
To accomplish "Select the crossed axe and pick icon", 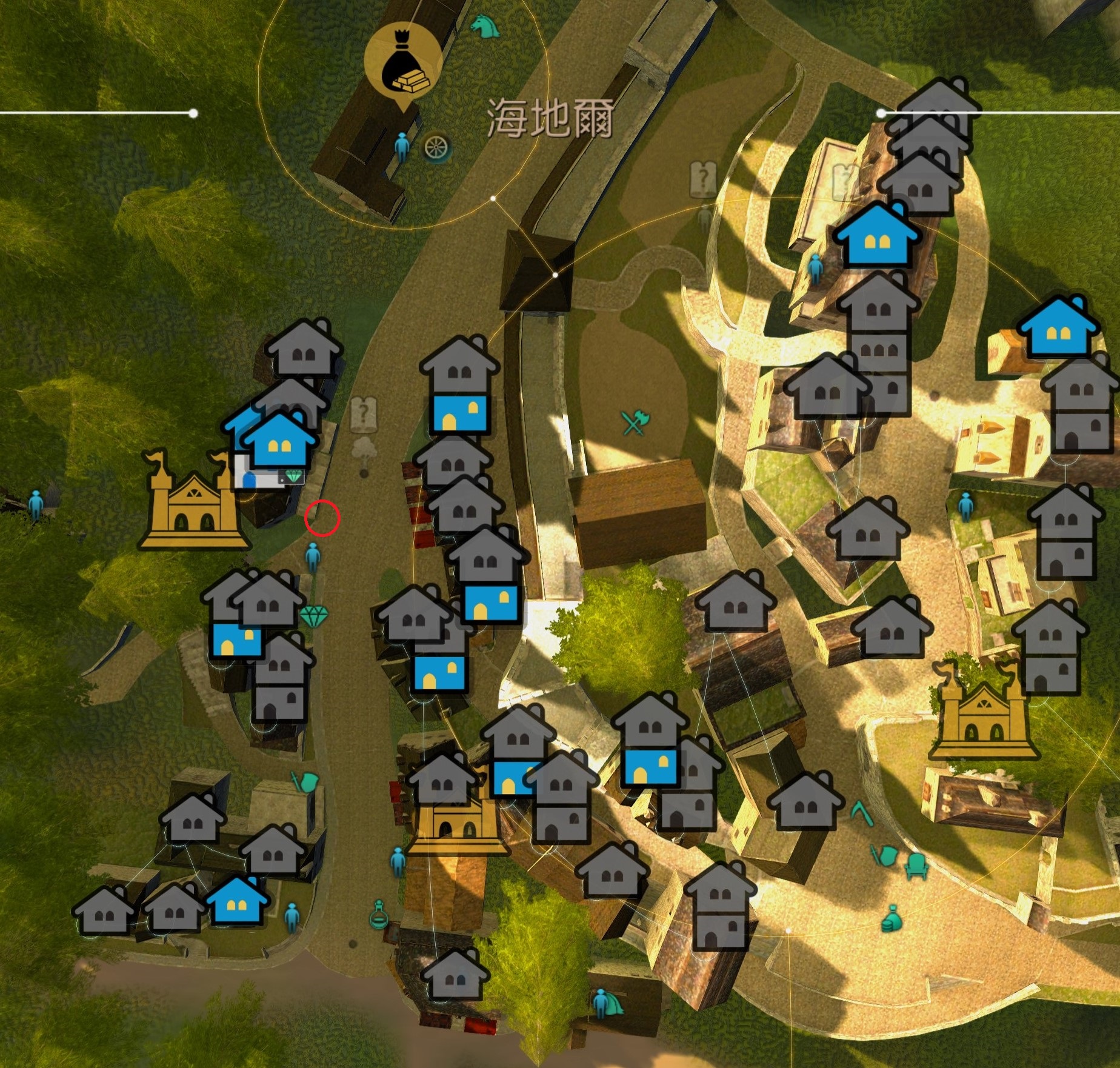I will pos(635,422).
